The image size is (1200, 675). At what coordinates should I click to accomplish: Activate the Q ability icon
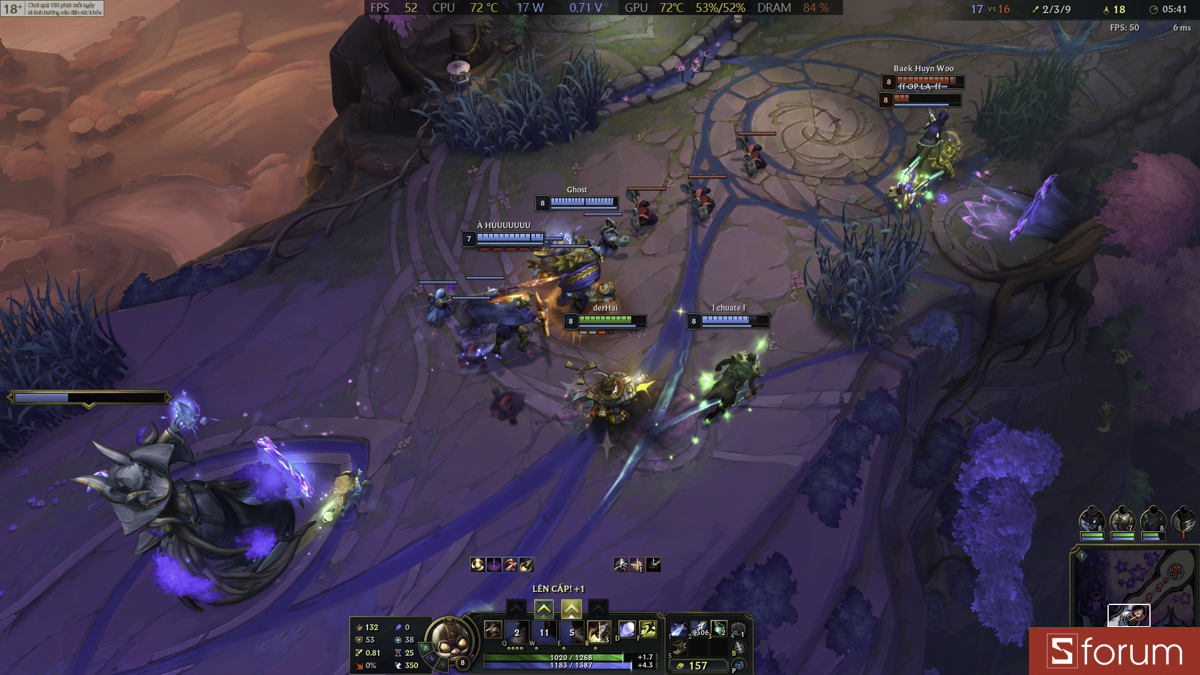click(x=517, y=631)
